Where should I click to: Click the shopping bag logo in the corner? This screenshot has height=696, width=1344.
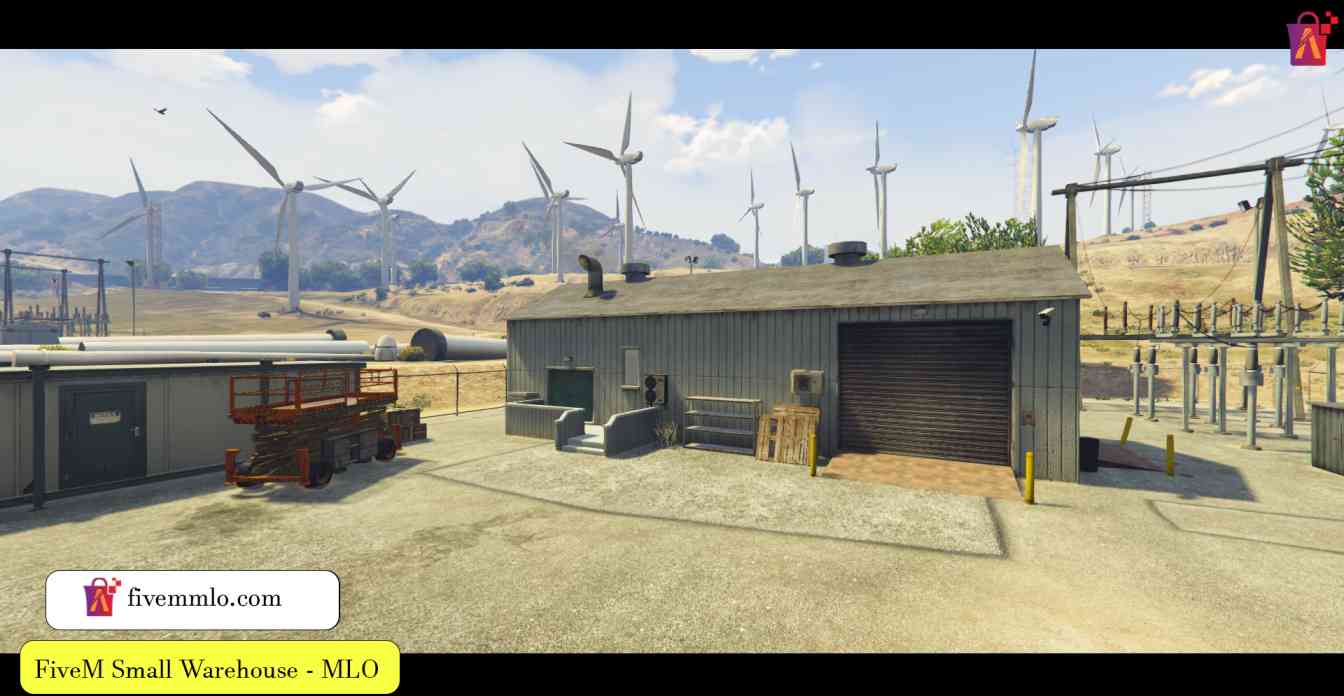[1311, 38]
